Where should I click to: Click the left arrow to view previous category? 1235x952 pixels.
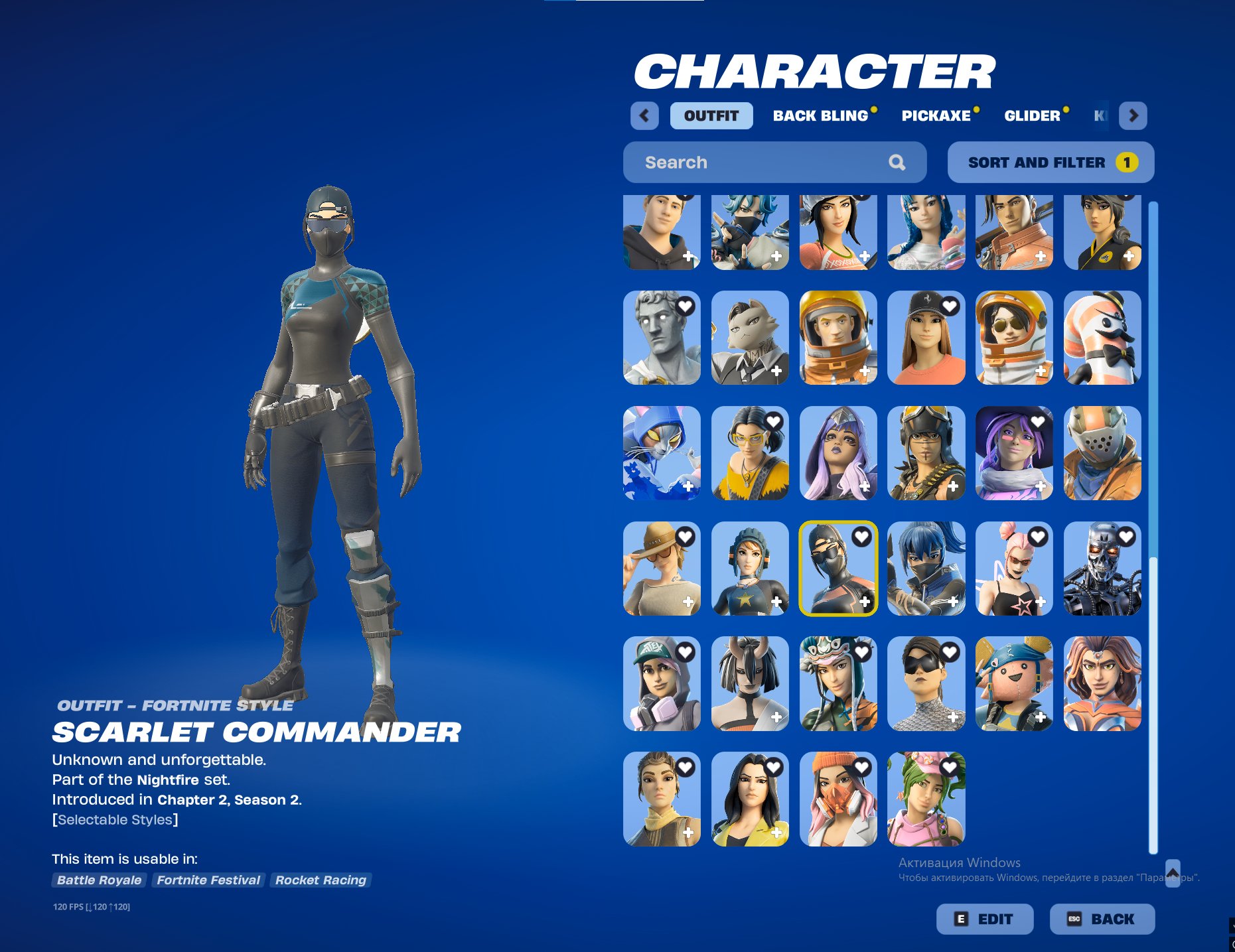tap(643, 115)
